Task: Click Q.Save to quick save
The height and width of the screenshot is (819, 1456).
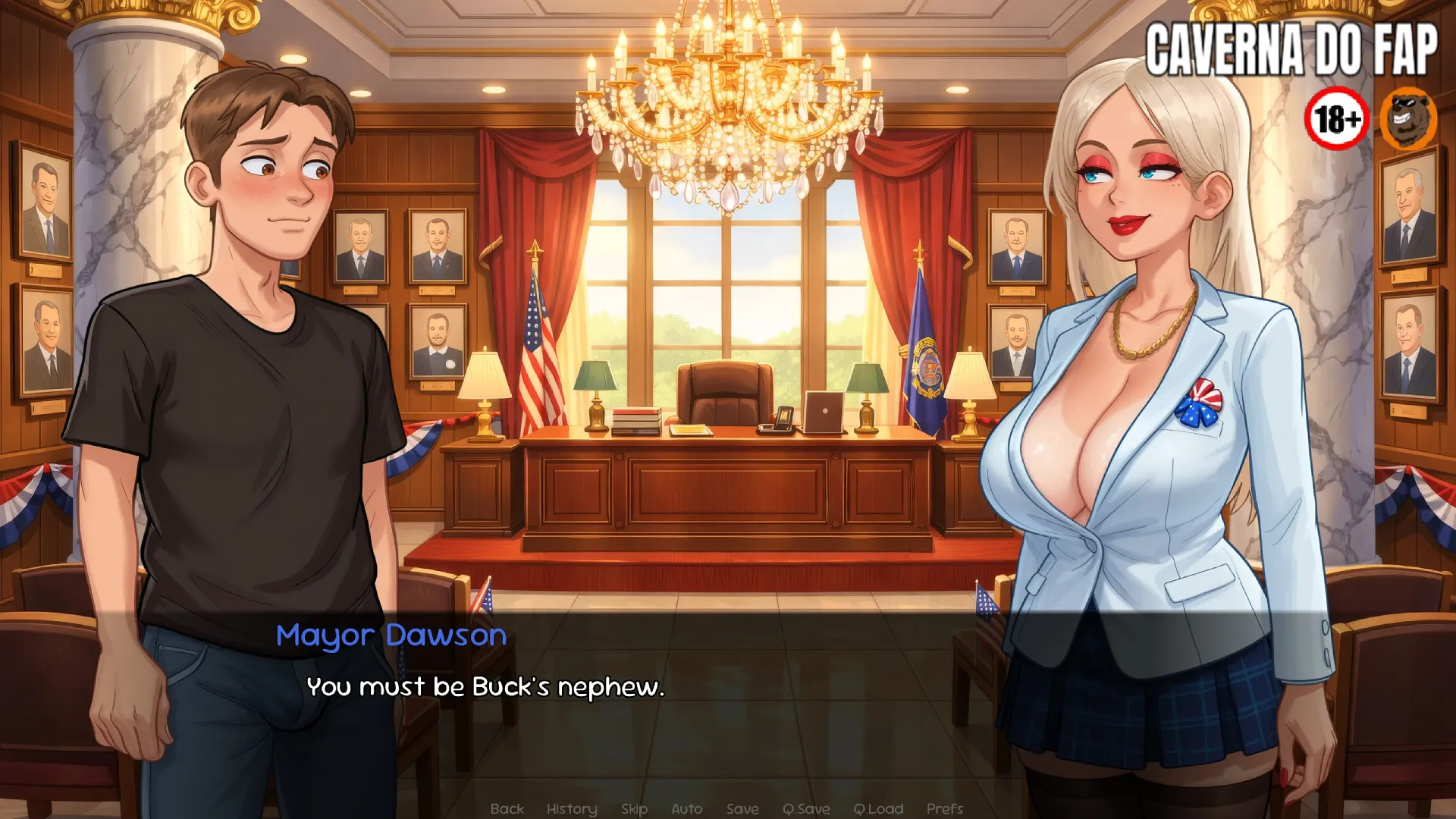Action: [806, 808]
